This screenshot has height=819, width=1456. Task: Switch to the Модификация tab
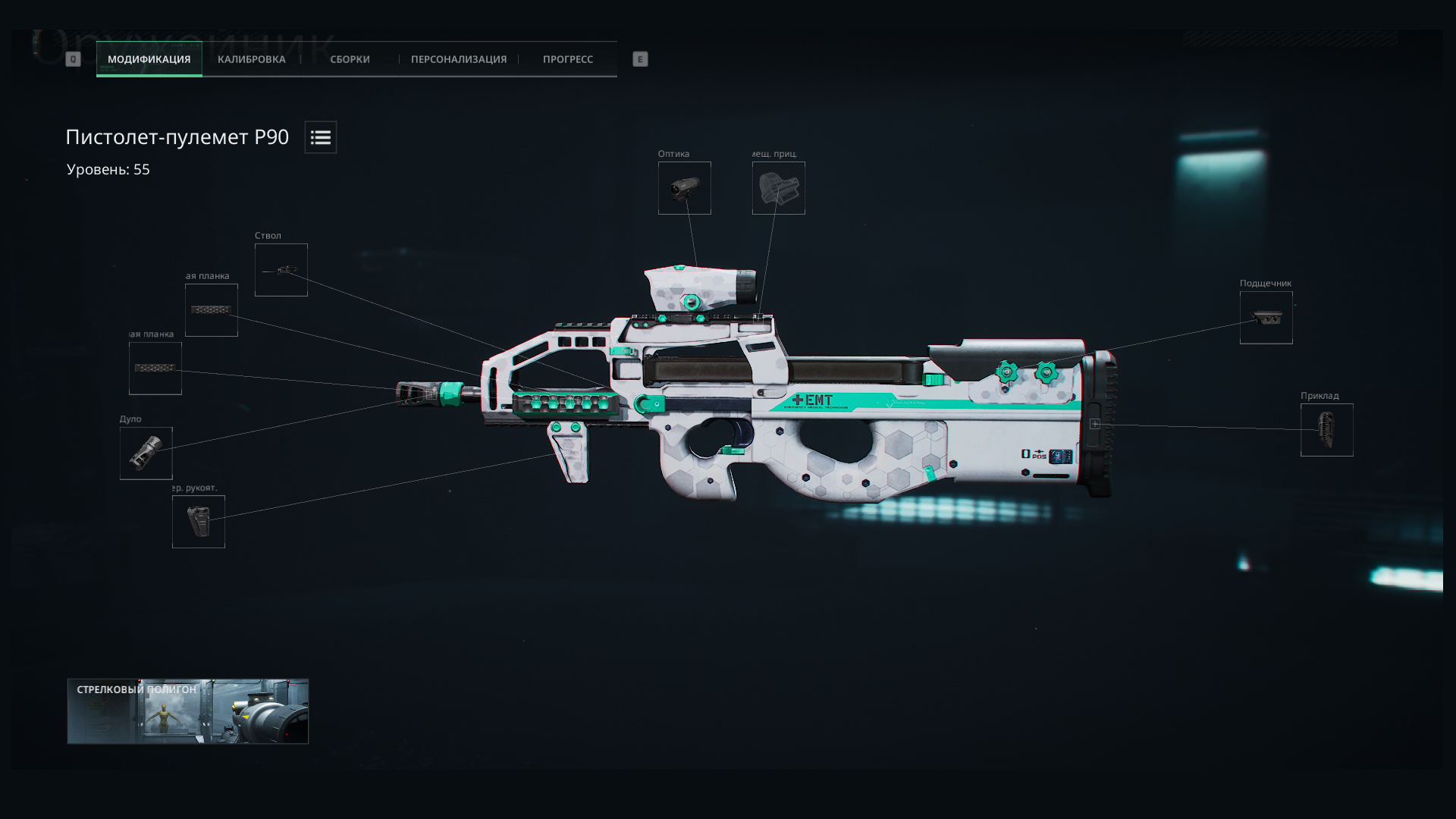[x=149, y=59]
